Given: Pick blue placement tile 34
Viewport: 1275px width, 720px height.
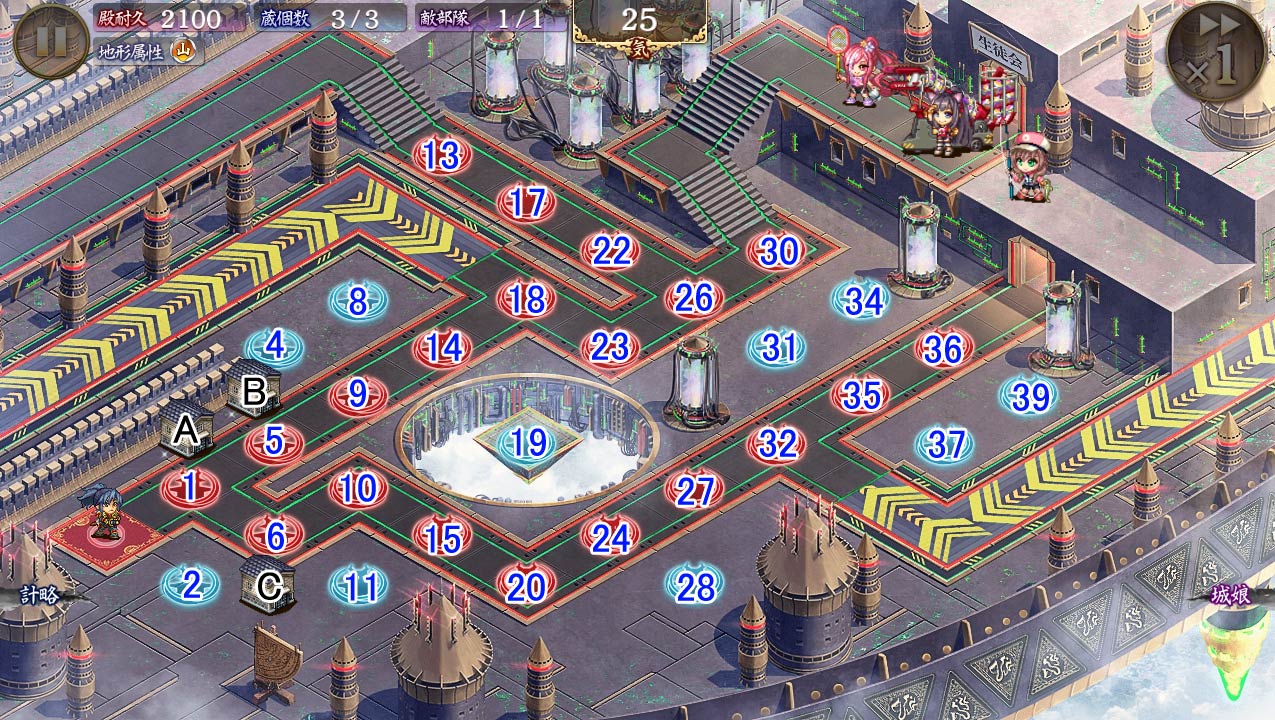Looking at the screenshot, I should click(862, 300).
